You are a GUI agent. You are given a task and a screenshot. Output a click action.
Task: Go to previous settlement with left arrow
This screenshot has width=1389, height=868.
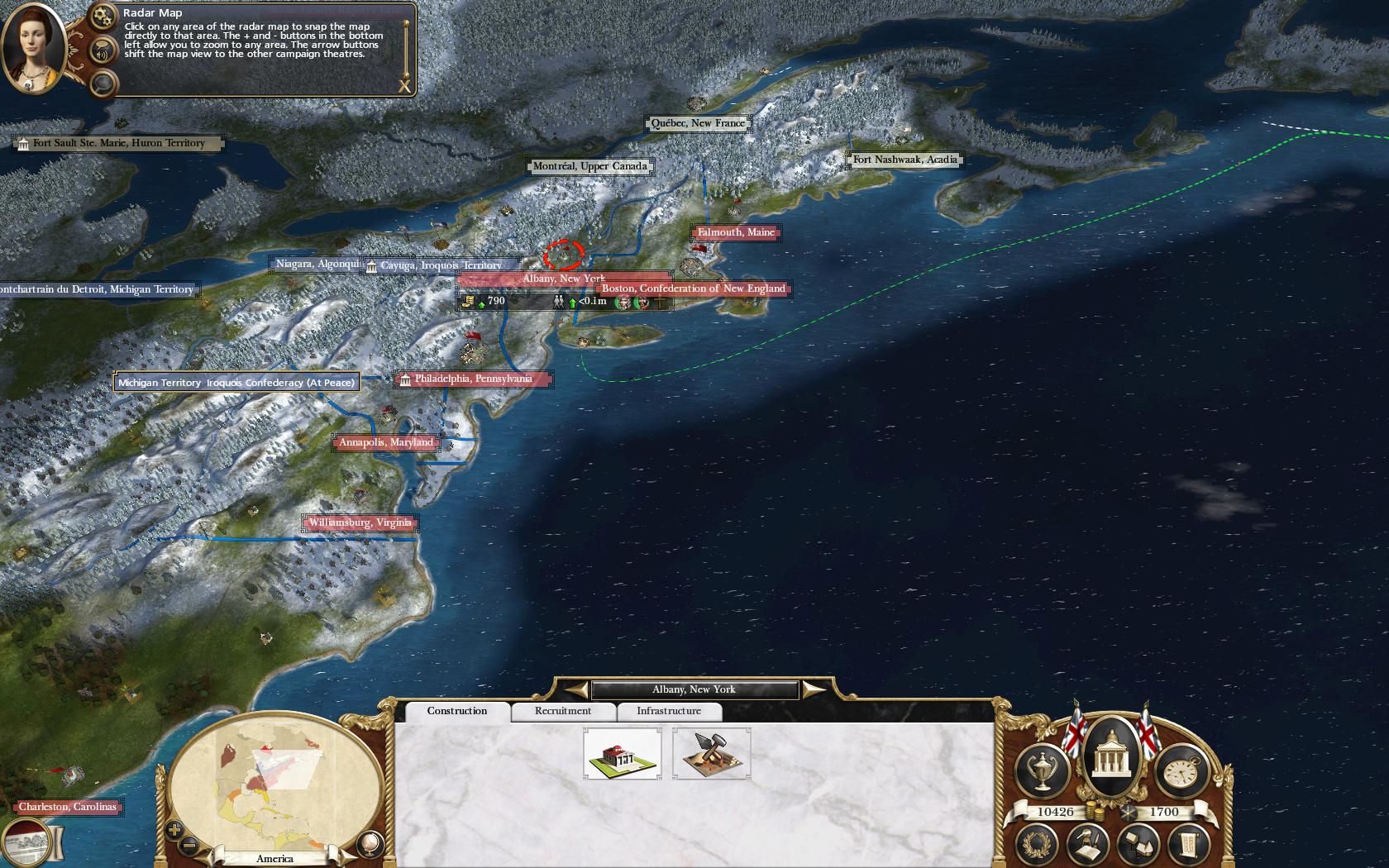pyautogui.click(x=576, y=689)
